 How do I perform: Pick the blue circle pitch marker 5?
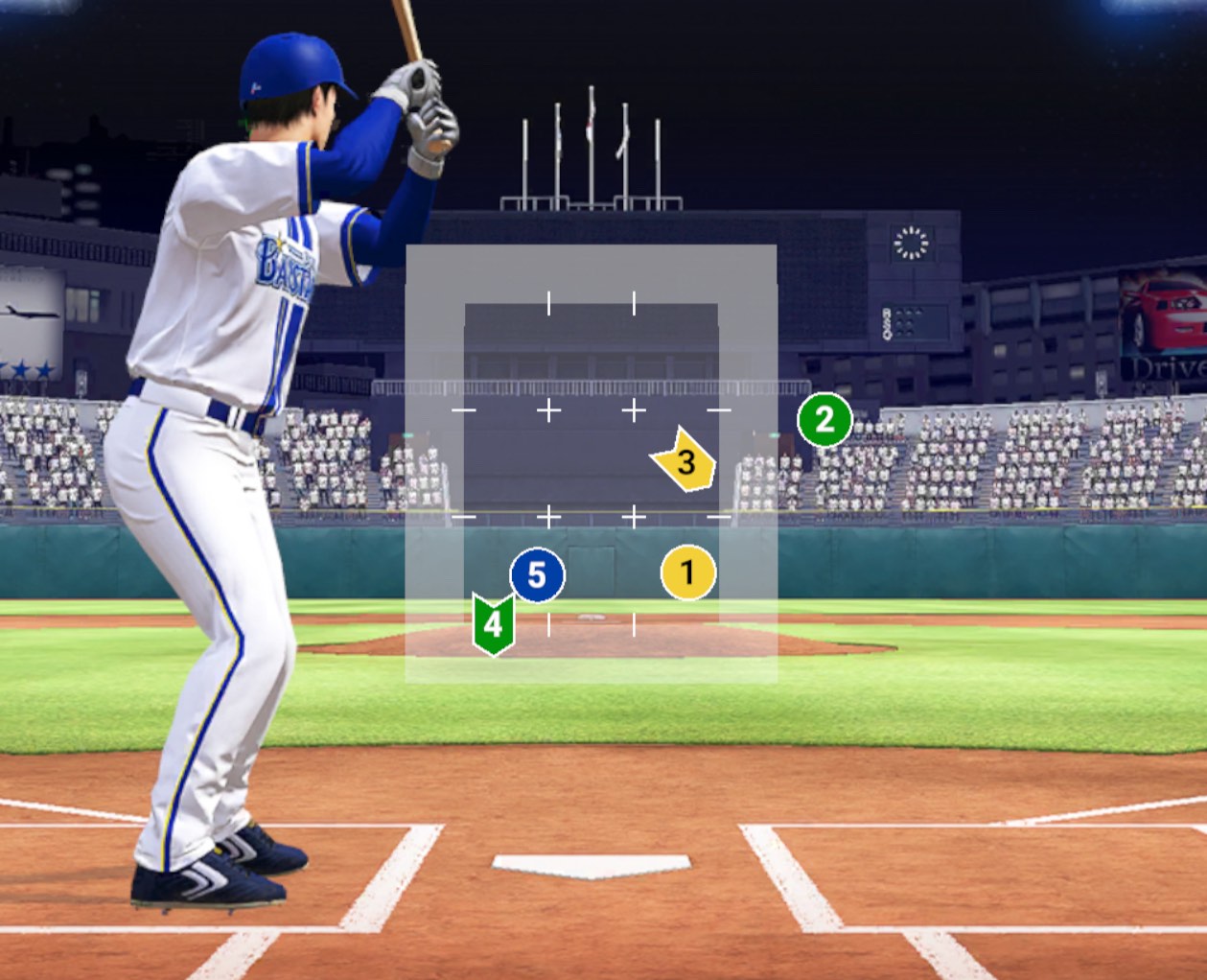(537, 574)
